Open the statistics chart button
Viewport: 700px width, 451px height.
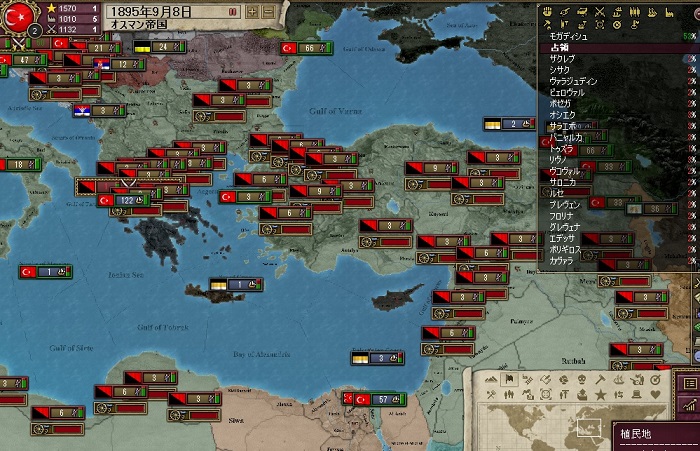[x=690, y=404]
